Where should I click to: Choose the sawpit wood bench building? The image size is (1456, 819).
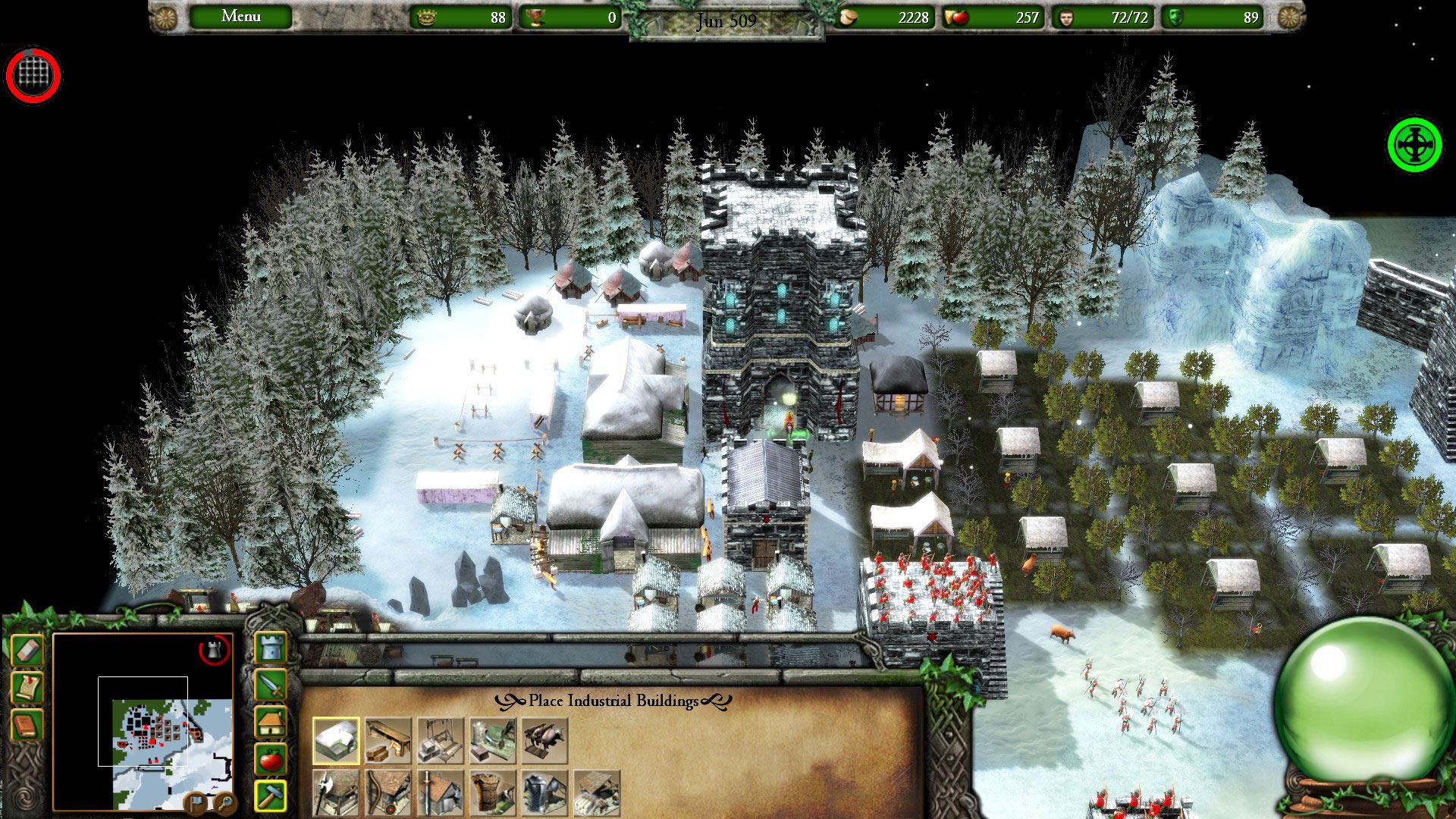point(388,740)
